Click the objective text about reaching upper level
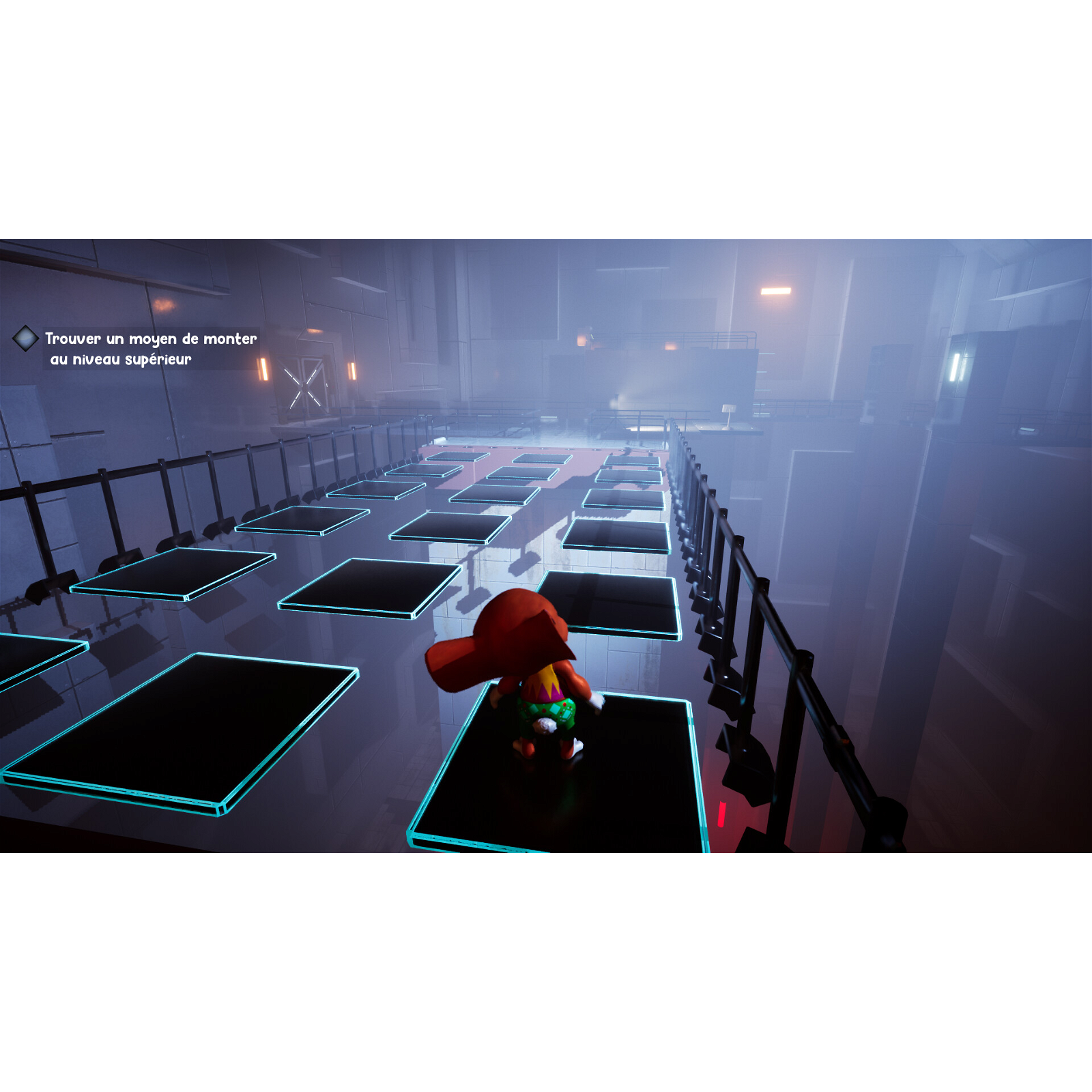Image resolution: width=1092 pixels, height=1092 pixels. [152, 348]
